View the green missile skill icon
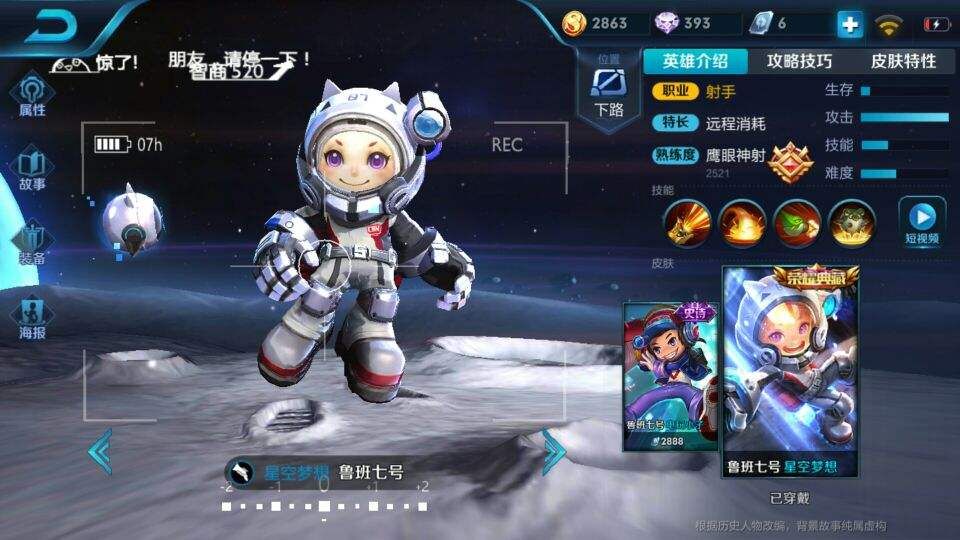The image size is (960, 540). tap(797, 222)
